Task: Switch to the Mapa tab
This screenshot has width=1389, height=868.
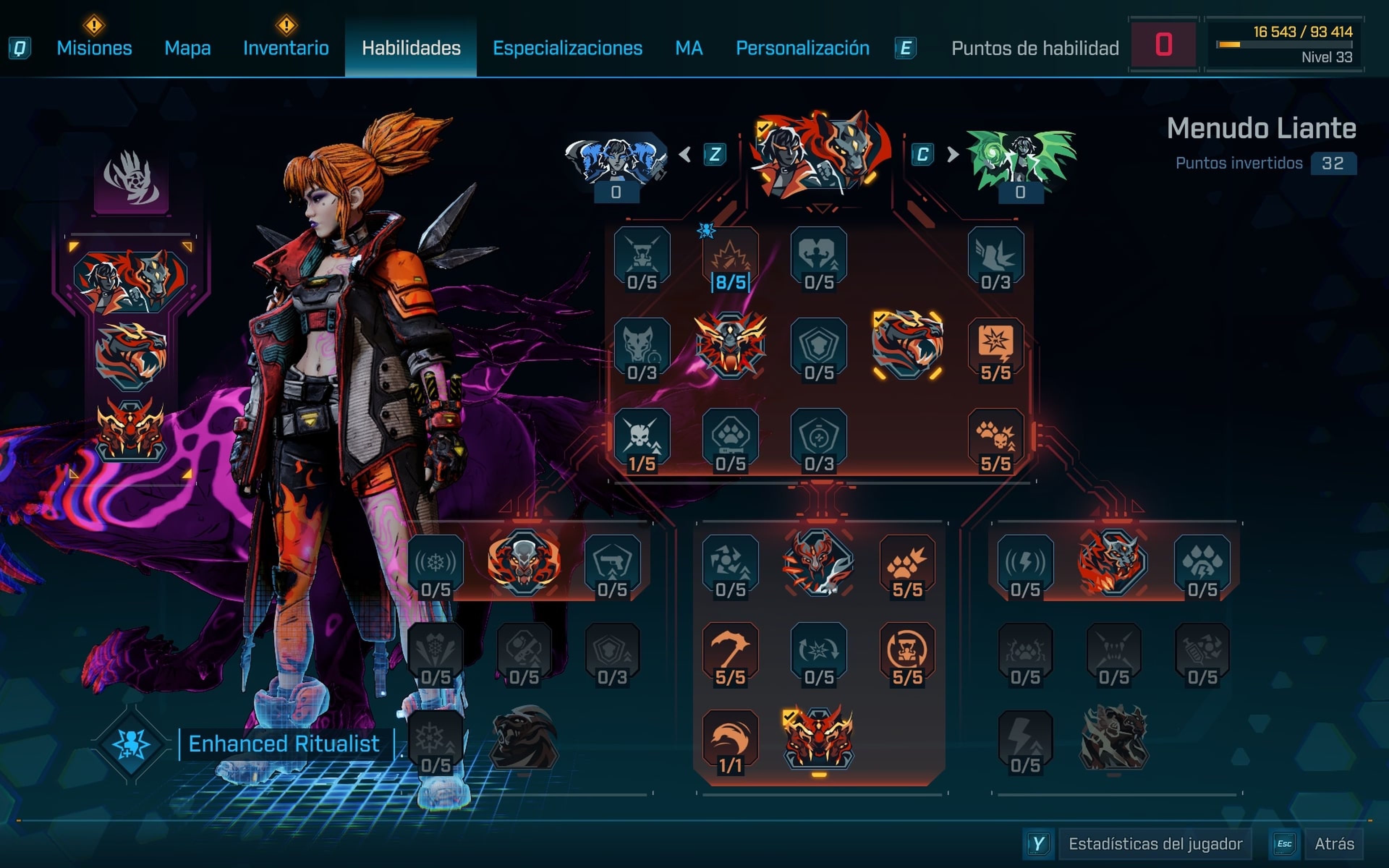Action: coord(187,48)
